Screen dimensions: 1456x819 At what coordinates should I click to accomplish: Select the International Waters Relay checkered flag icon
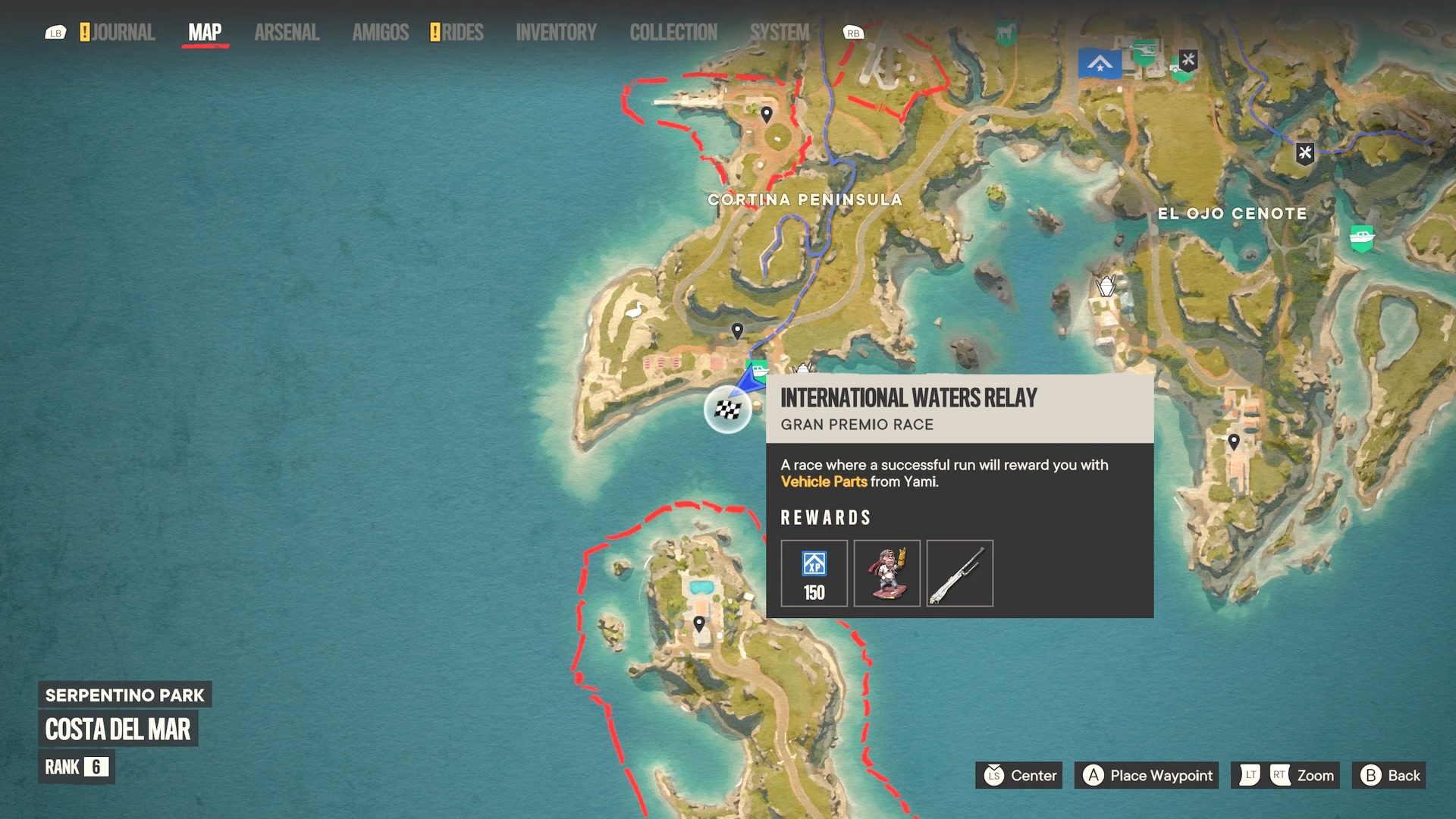click(x=727, y=409)
